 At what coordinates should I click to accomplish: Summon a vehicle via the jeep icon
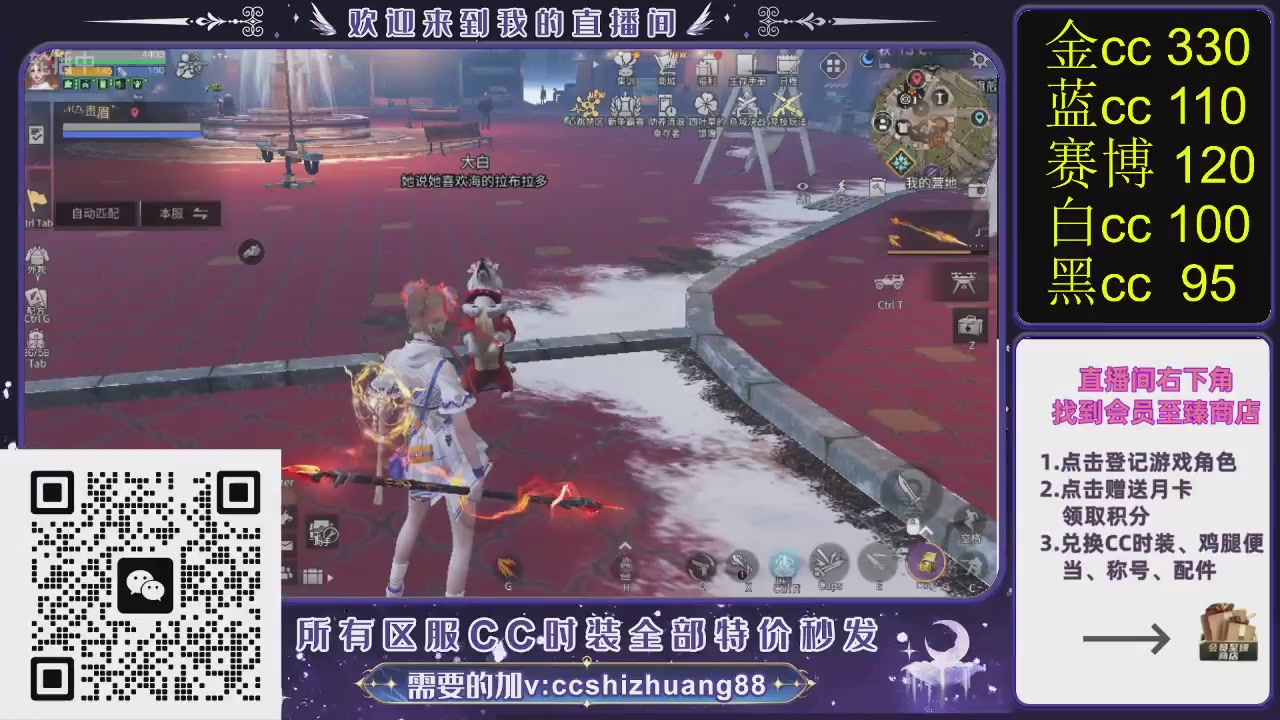[x=888, y=282]
